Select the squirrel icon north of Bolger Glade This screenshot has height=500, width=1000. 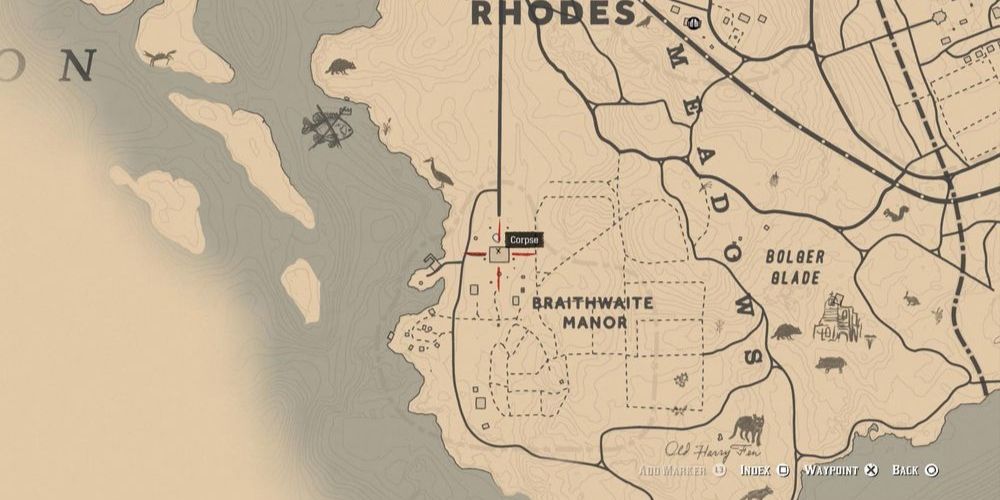[x=898, y=213]
